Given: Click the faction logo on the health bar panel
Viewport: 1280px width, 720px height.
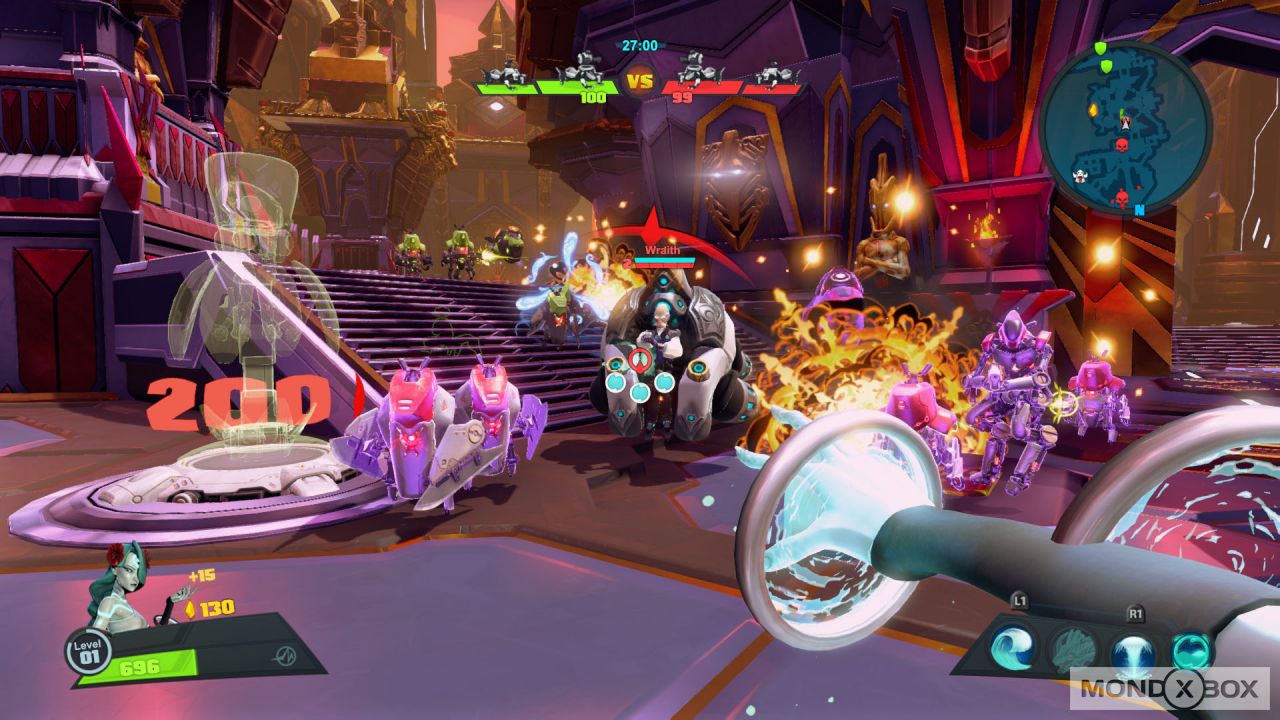Looking at the screenshot, I should click(x=285, y=655).
